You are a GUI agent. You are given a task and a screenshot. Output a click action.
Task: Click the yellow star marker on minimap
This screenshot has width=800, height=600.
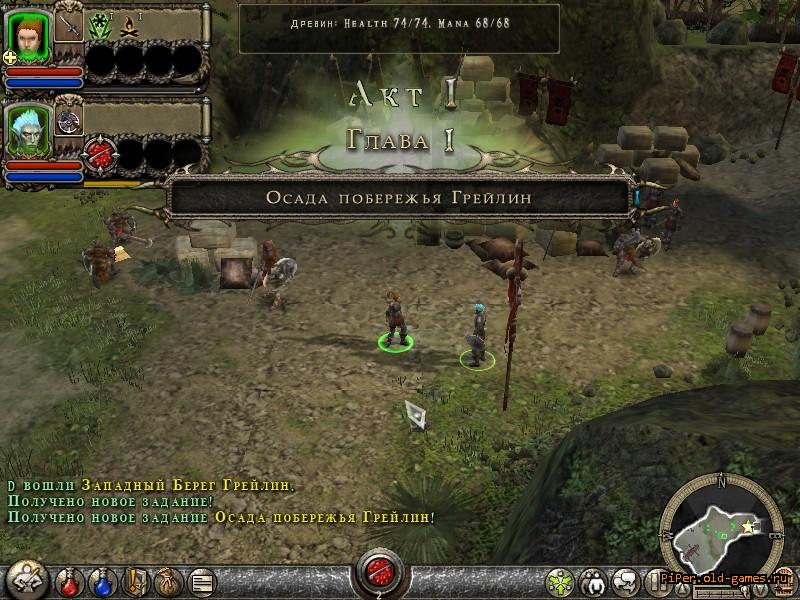(746, 524)
